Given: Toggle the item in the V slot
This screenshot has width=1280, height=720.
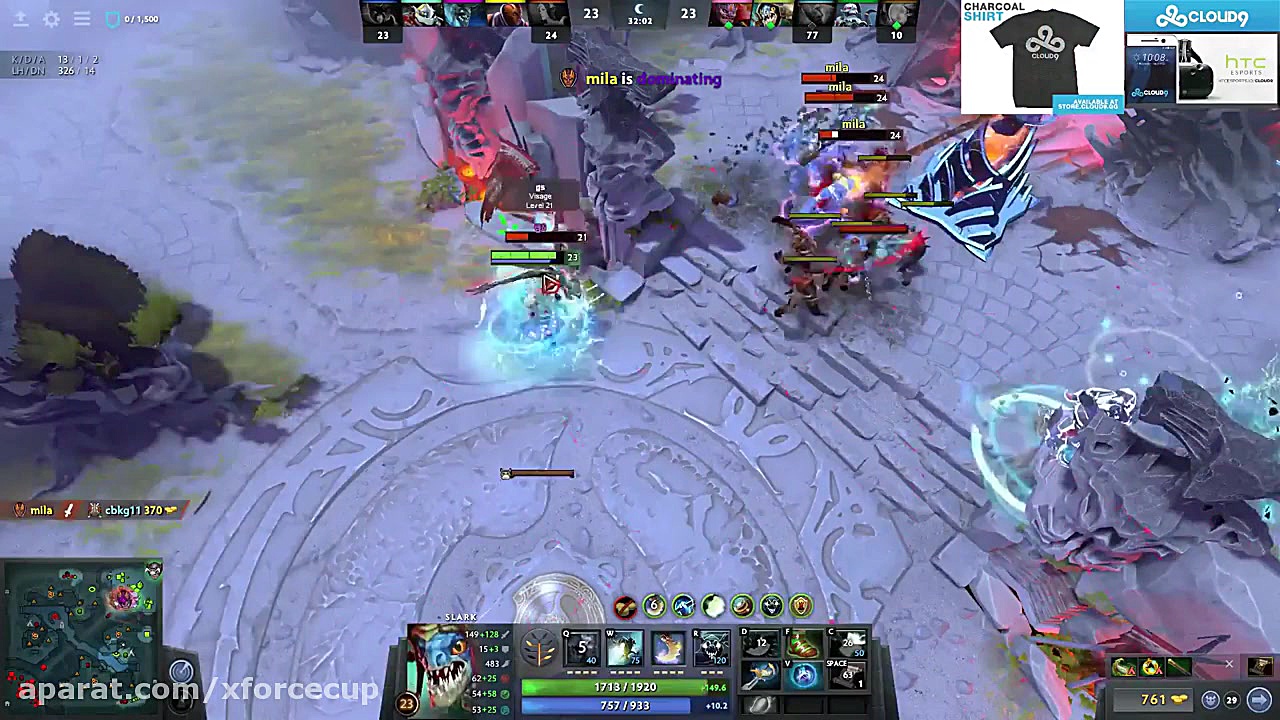Looking at the screenshot, I should tap(802, 674).
